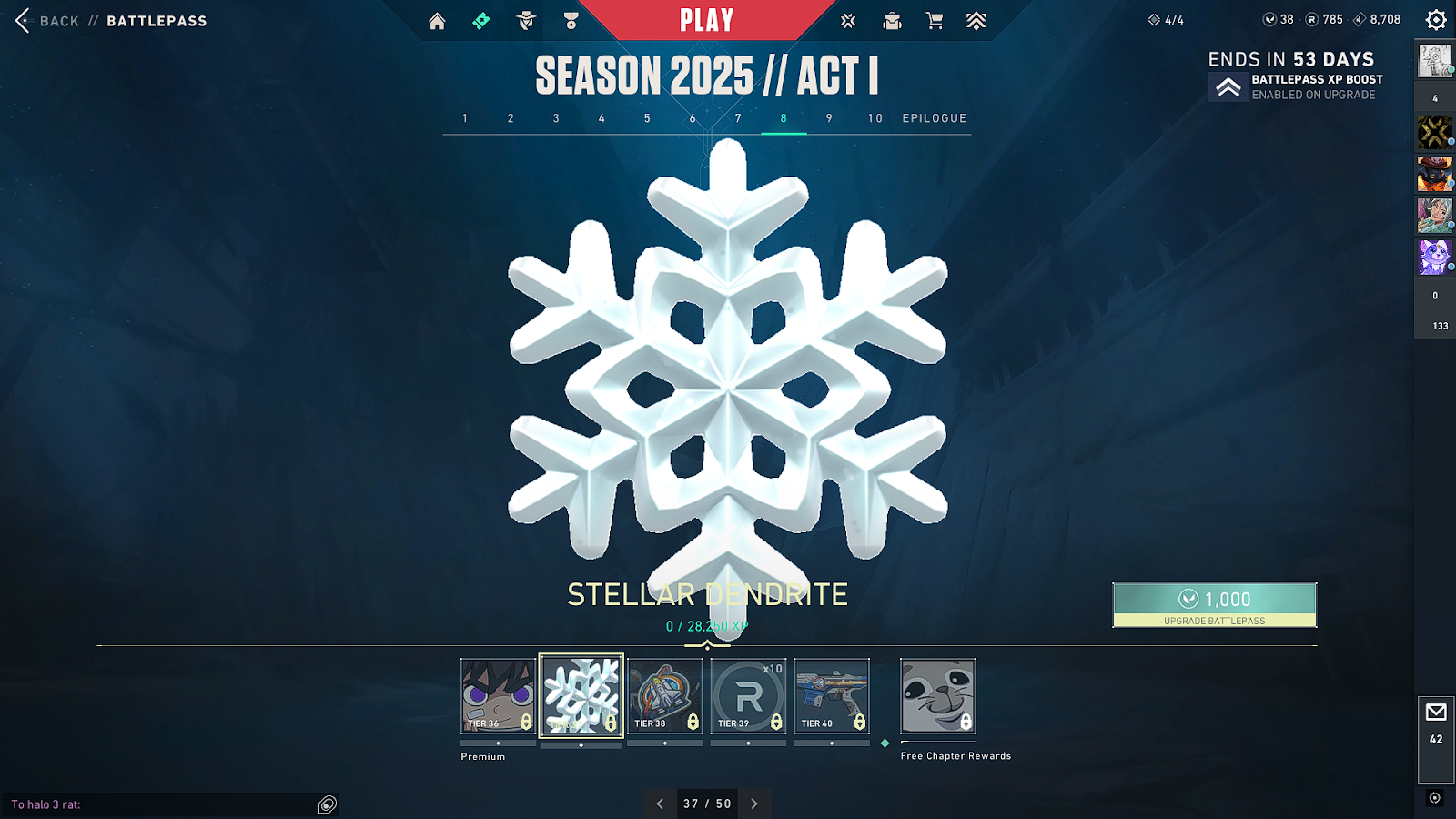Click the chat input box
This screenshot has height=819, width=1456.
pos(164,804)
